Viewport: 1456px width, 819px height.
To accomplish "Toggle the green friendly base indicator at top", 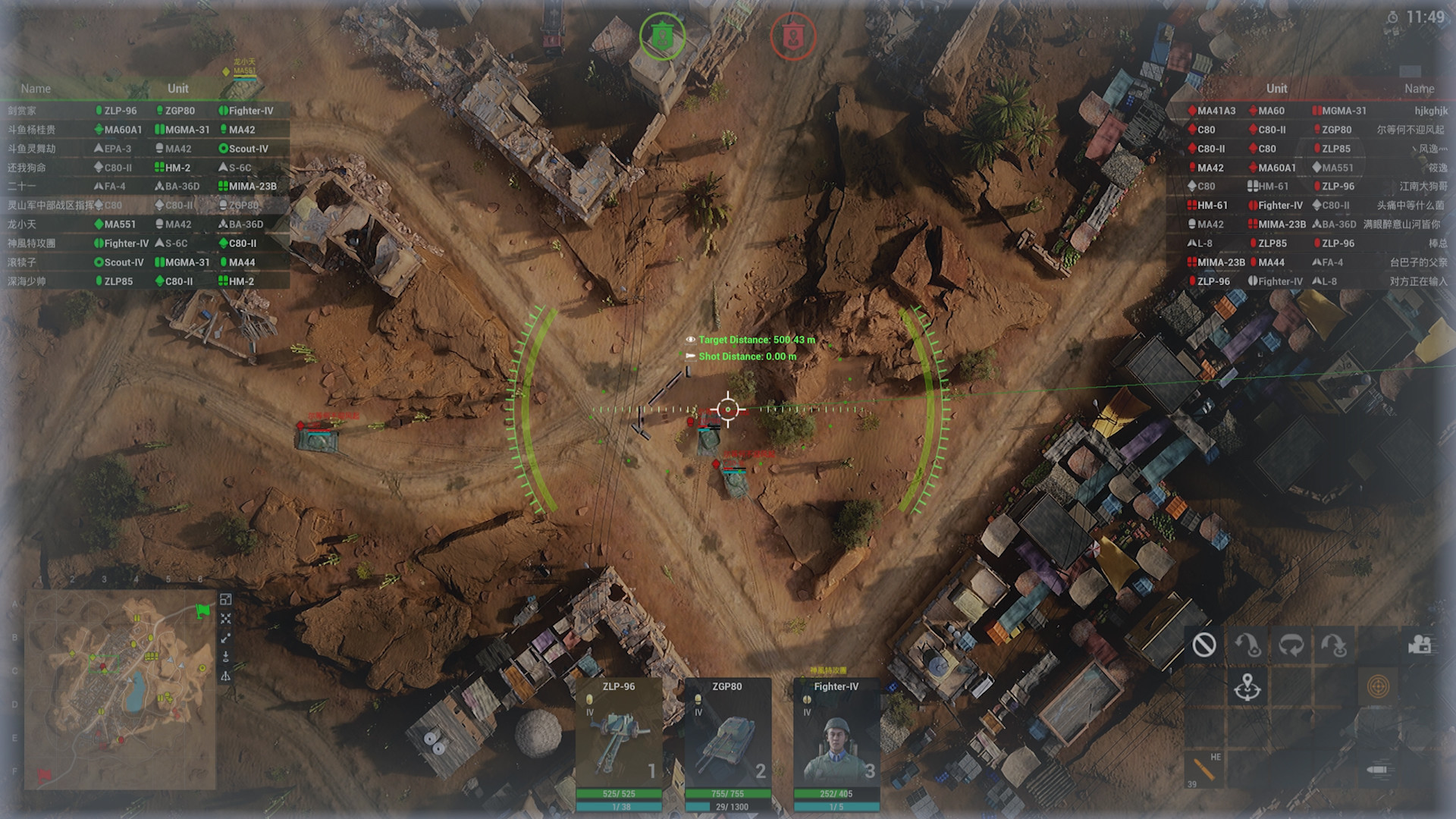I will pos(664,34).
